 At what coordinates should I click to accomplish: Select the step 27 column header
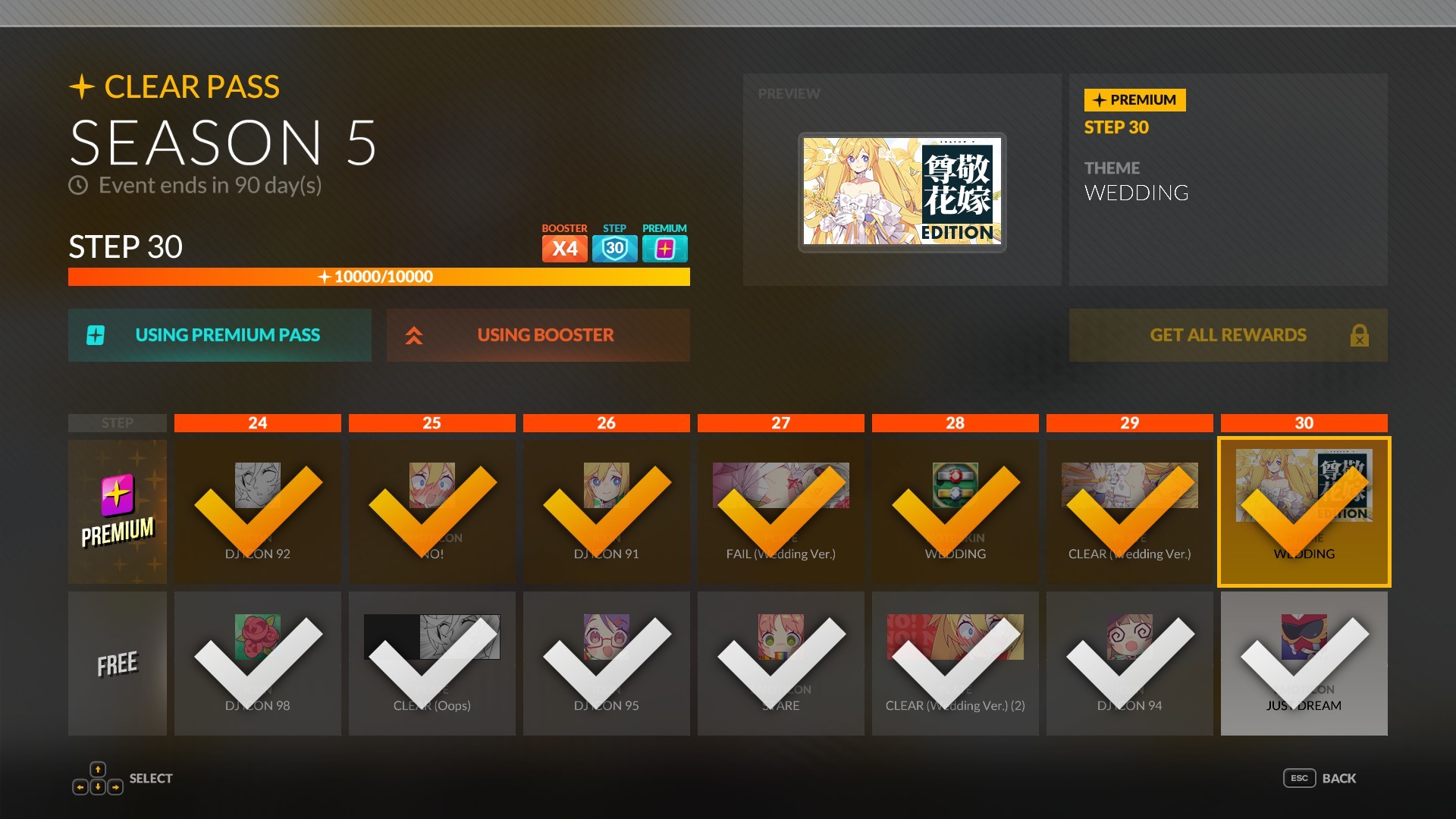(x=780, y=423)
